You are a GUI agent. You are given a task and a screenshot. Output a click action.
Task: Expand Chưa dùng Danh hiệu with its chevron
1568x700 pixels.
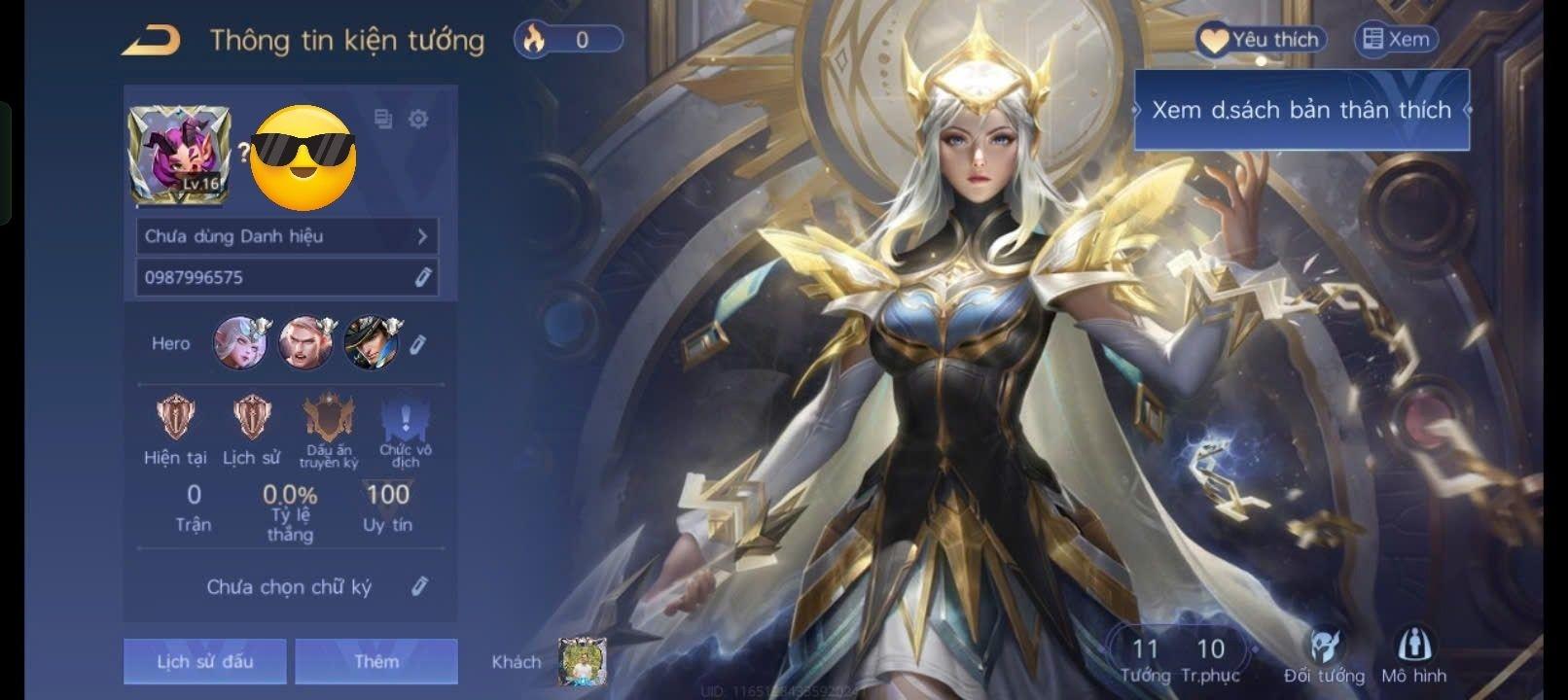tap(422, 235)
